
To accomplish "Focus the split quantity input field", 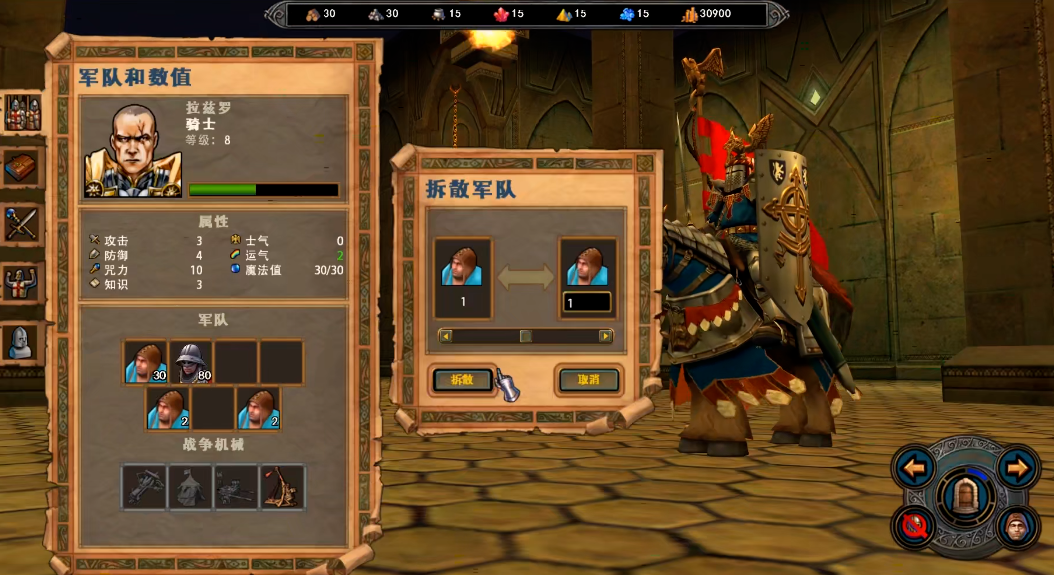I will [x=587, y=302].
